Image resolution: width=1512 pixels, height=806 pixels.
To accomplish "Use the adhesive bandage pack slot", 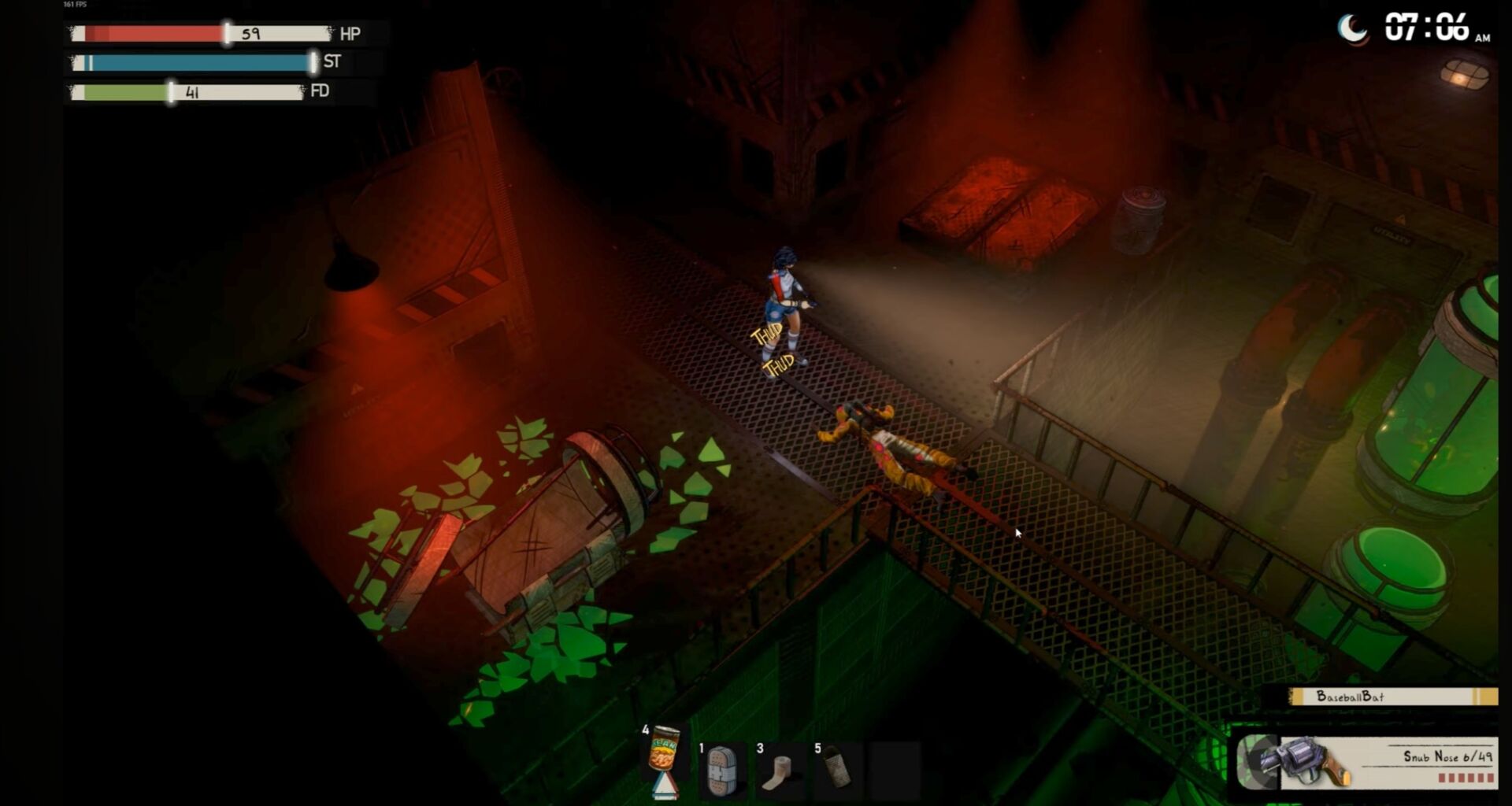I will pos(721,768).
